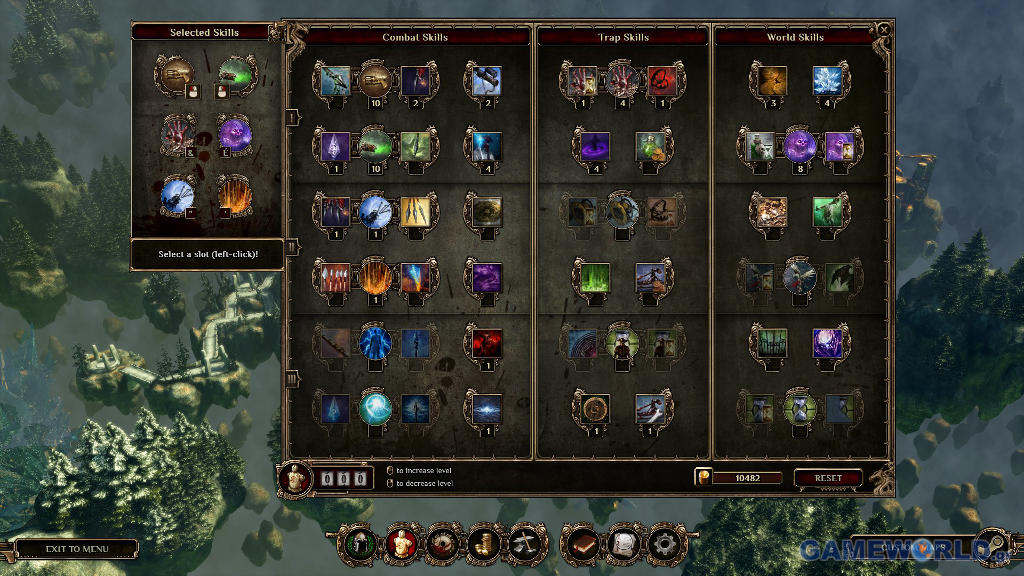Select the green cannon slot in Selected Skills

237,72
